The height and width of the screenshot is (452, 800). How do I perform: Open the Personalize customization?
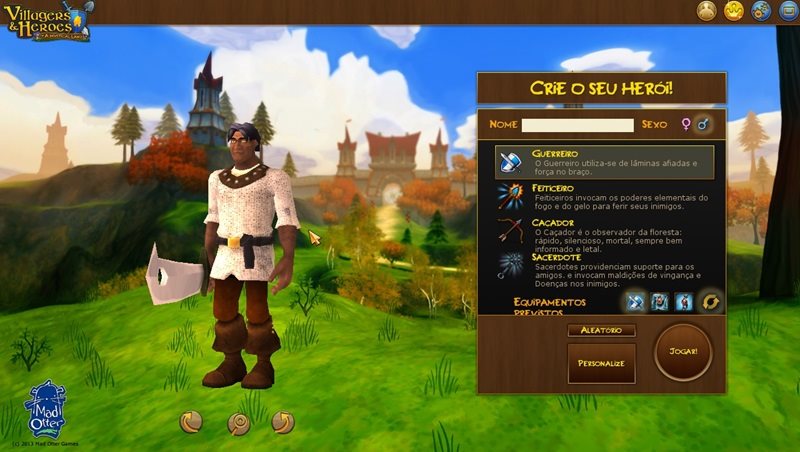(601, 363)
